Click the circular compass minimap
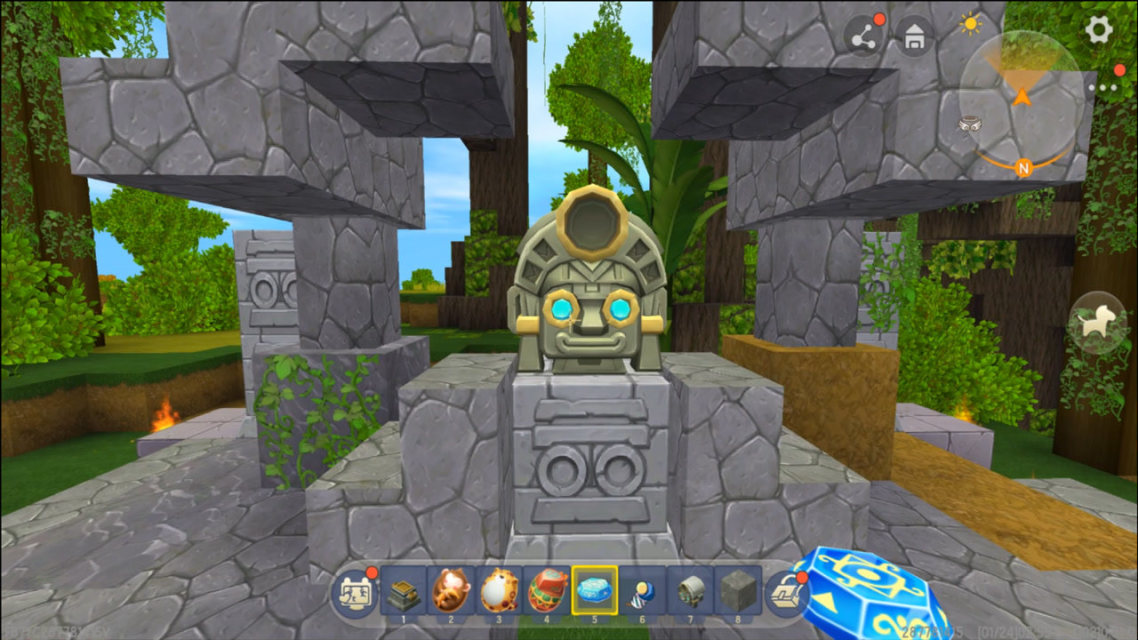The width and height of the screenshot is (1138, 640). tap(1021, 98)
